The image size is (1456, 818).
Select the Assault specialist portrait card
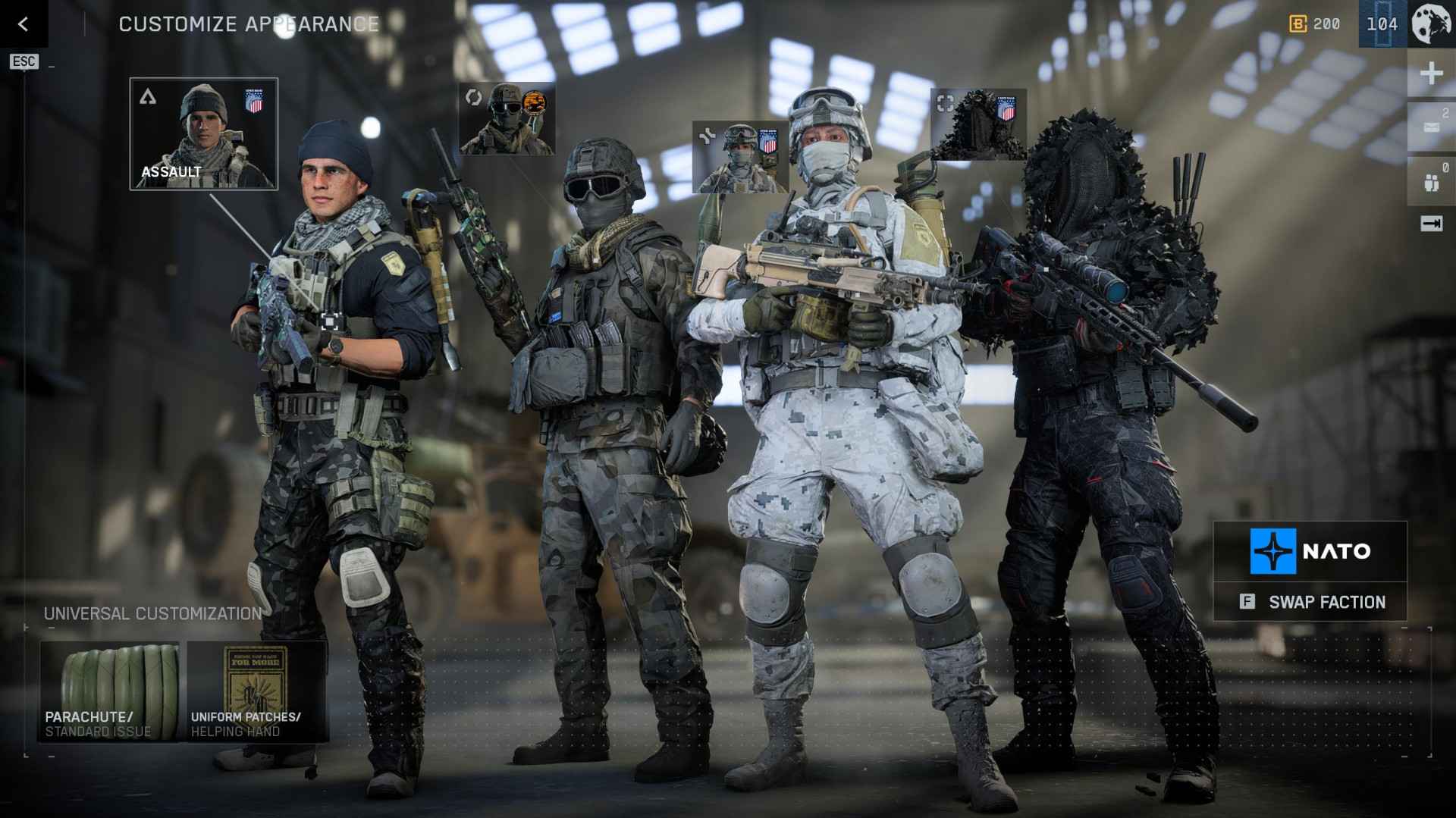[205, 133]
